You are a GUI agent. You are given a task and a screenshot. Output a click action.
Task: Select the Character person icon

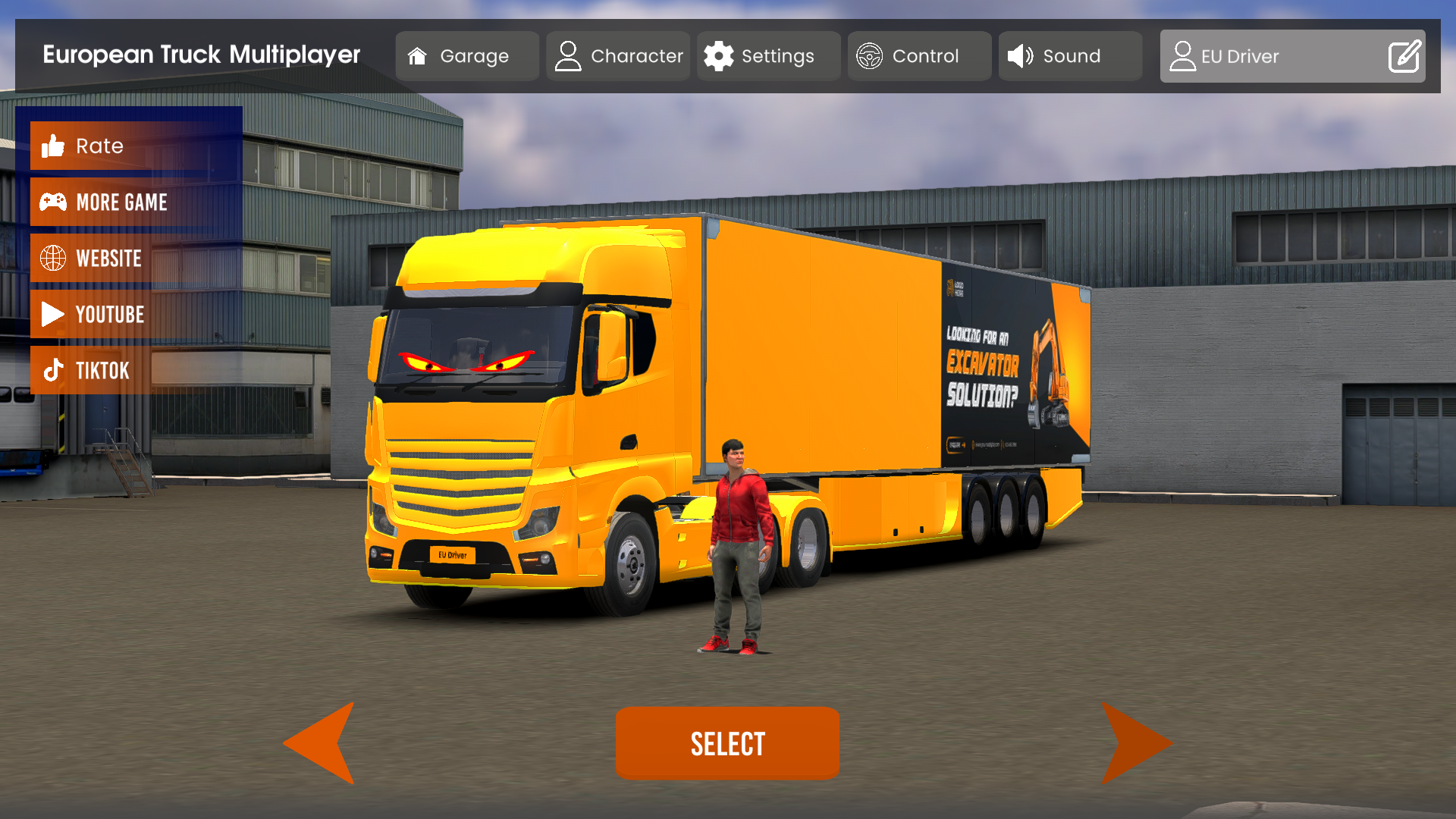[568, 55]
